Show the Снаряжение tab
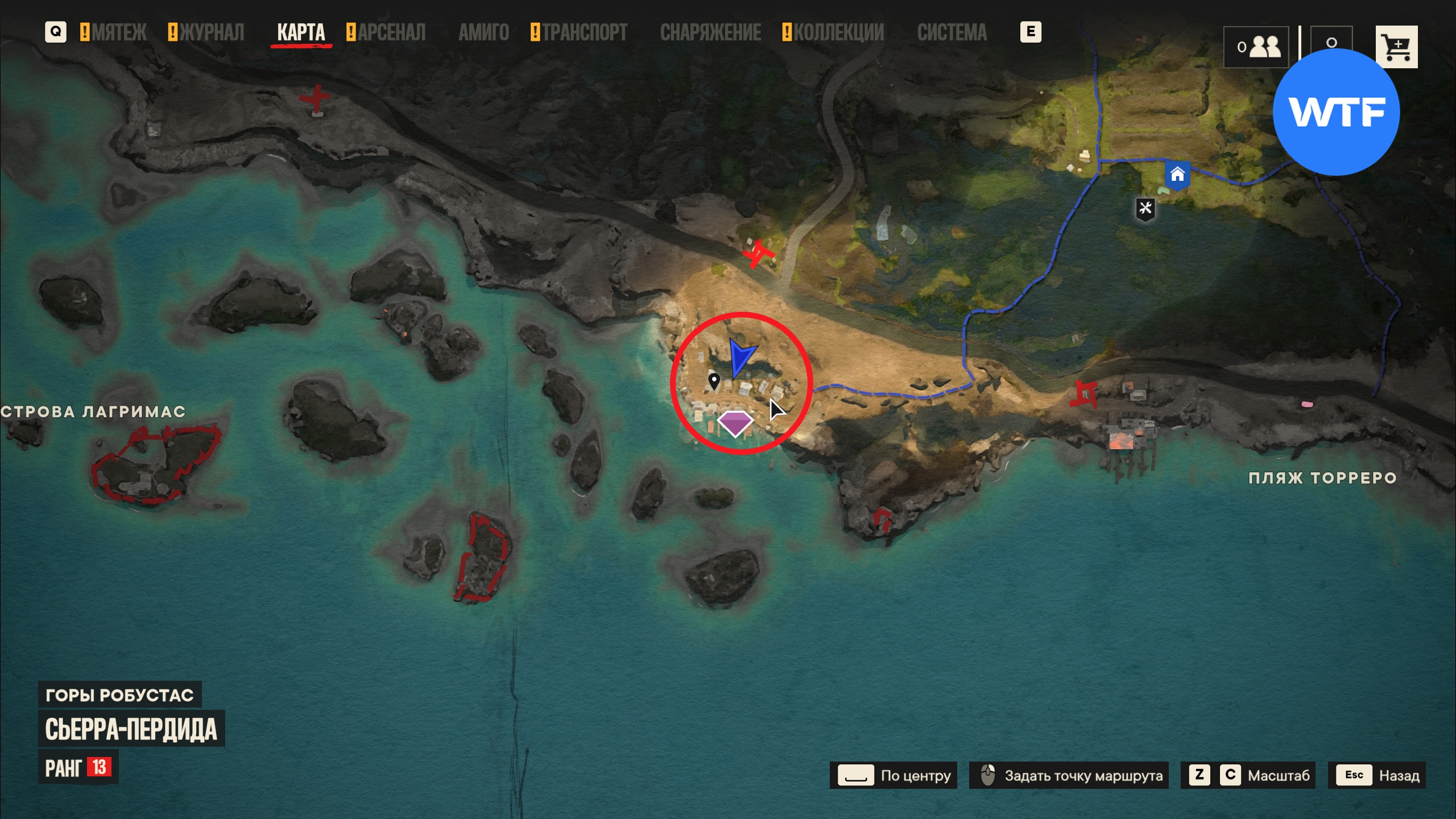The width and height of the screenshot is (1456, 819). pyautogui.click(x=710, y=32)
